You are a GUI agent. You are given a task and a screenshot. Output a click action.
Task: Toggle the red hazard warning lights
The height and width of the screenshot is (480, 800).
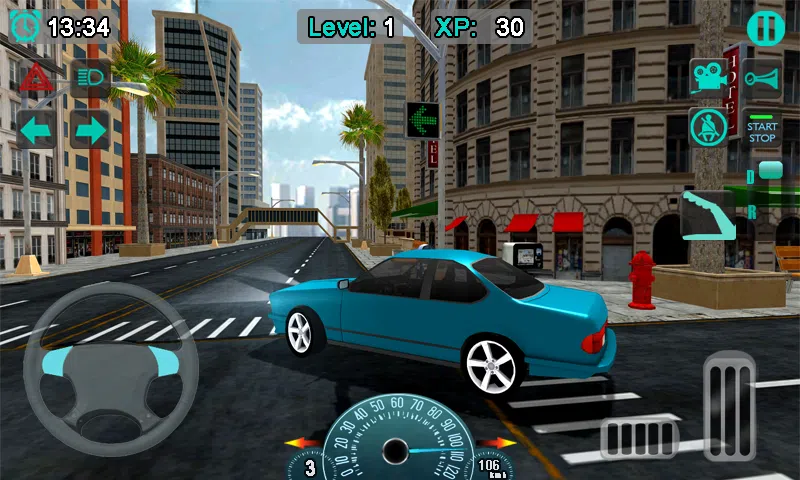[x=35, y=78]
